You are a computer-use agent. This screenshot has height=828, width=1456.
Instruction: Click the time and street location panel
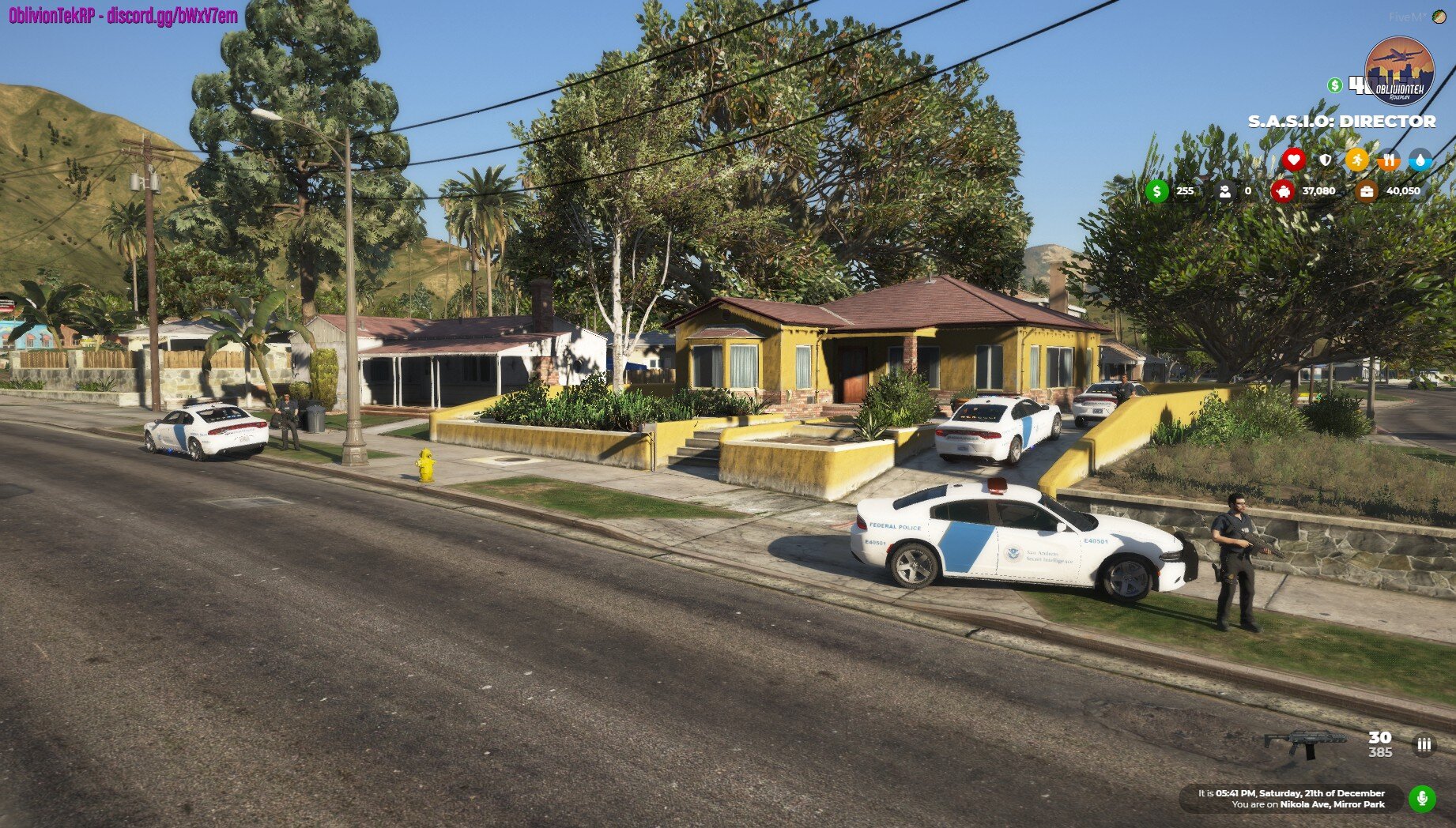[x=1291, y=799]
